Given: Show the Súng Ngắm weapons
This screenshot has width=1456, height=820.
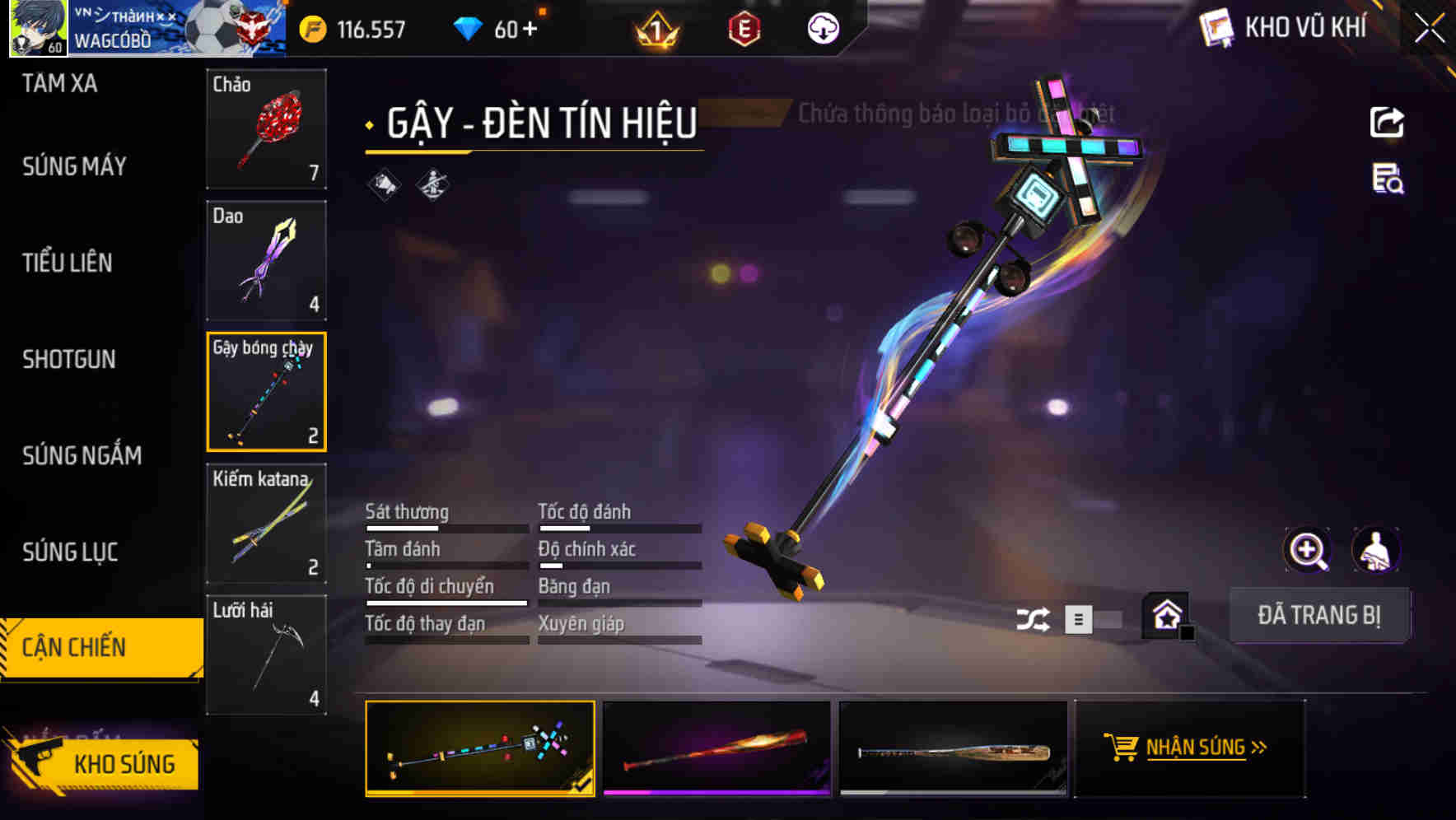Looking at the screenshot, I should (x=82, y=455).
